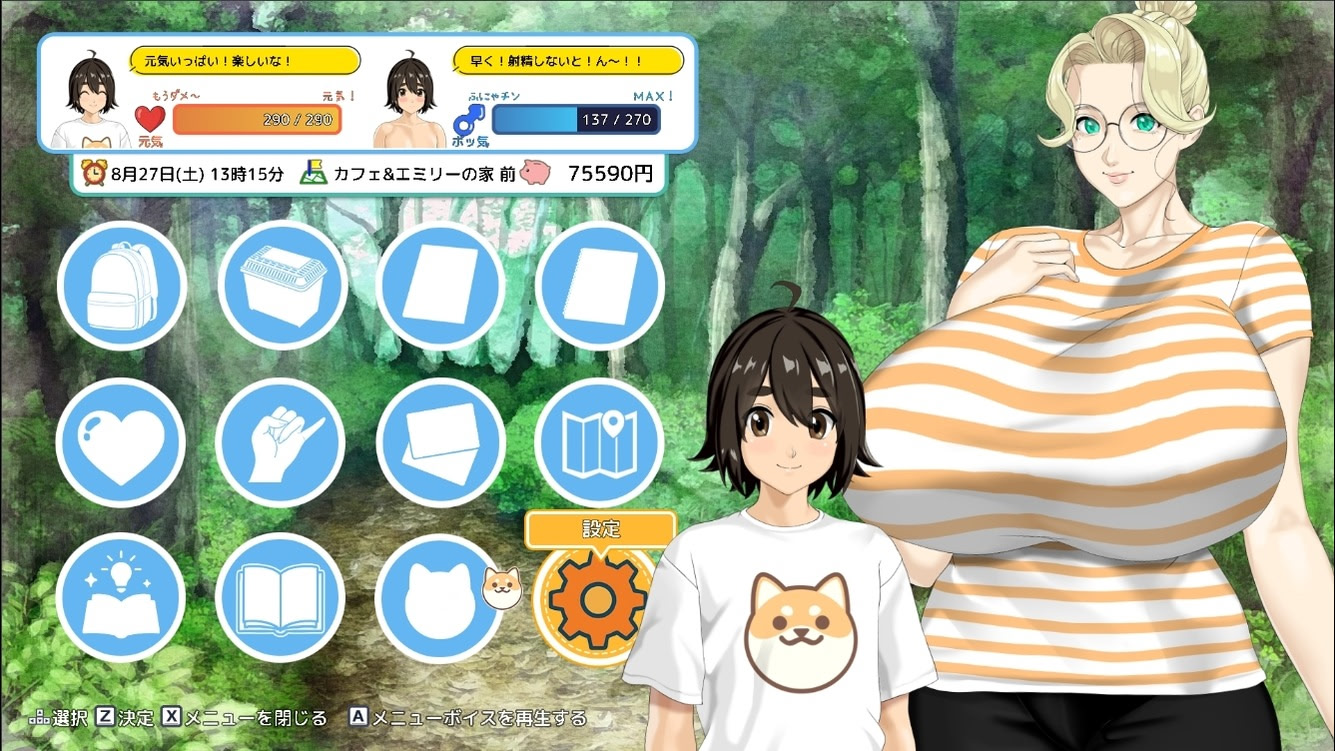Screen dimensions: 1335x751
Task: Open the map icon with location pin
Action: pyautogui.click(x=600, y=443)
